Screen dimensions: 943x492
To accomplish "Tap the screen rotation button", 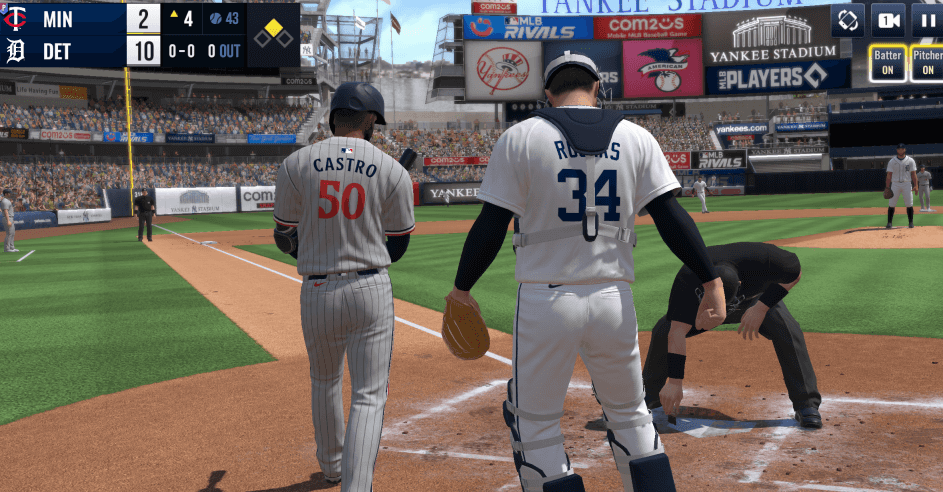I will tap(848, 20).
